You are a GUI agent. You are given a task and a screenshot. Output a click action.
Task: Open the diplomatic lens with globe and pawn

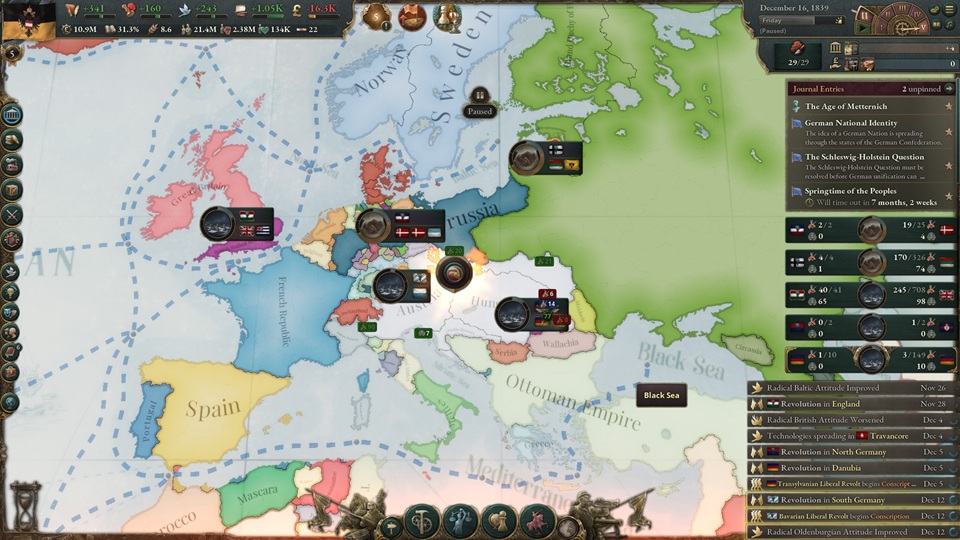(499, 521)
